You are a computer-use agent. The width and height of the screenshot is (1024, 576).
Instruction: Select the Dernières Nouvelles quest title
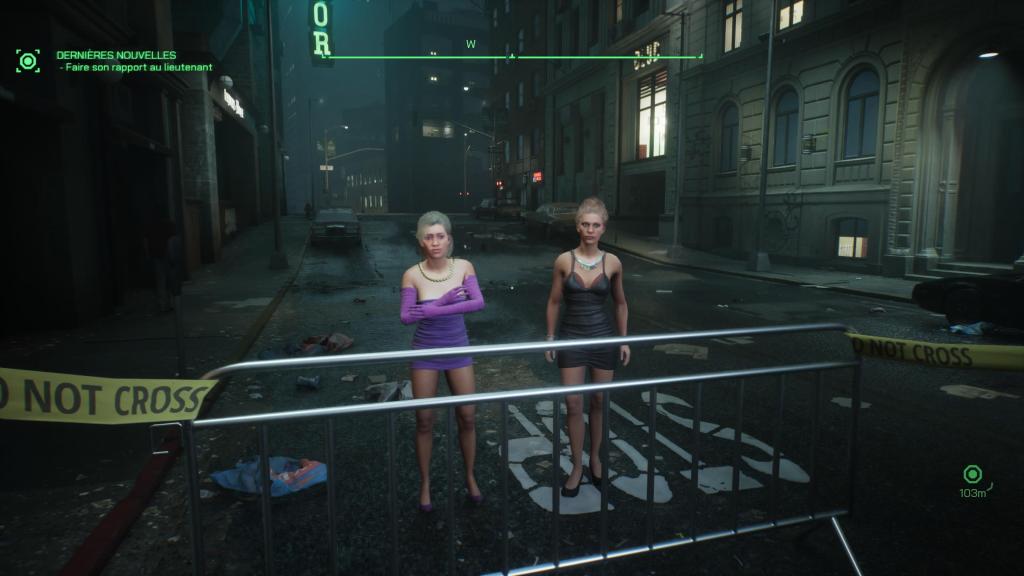pos(116,55)
